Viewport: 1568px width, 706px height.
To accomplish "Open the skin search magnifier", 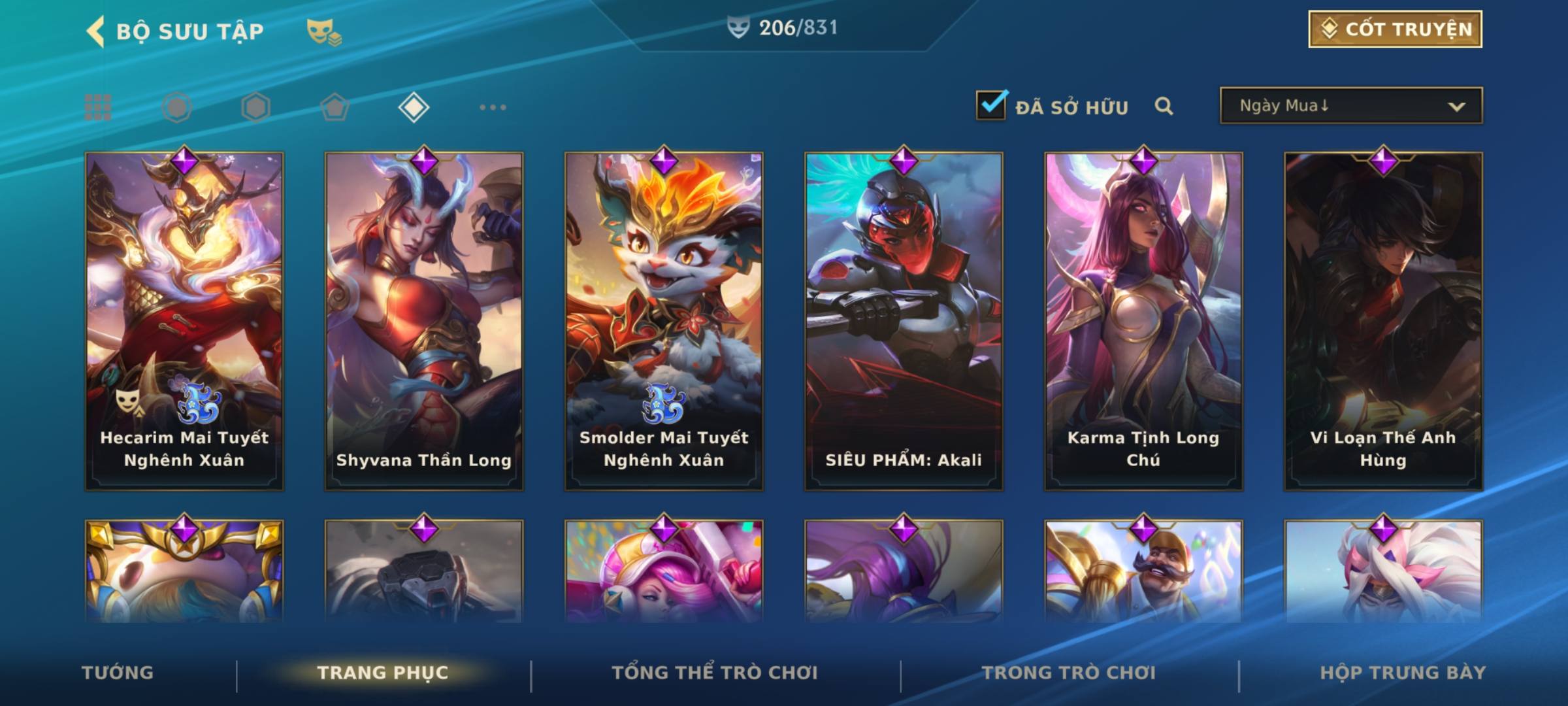I will tap(1164, 106).
